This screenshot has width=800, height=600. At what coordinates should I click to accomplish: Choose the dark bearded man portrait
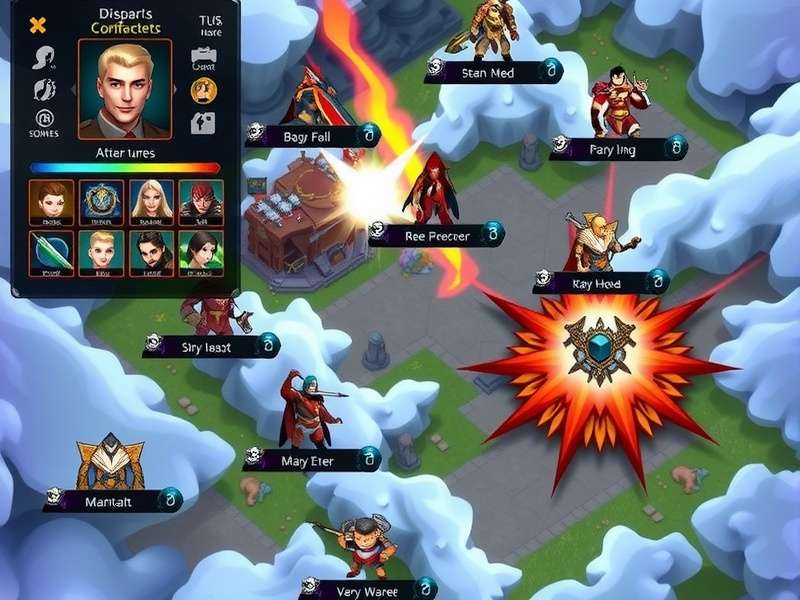151,252
